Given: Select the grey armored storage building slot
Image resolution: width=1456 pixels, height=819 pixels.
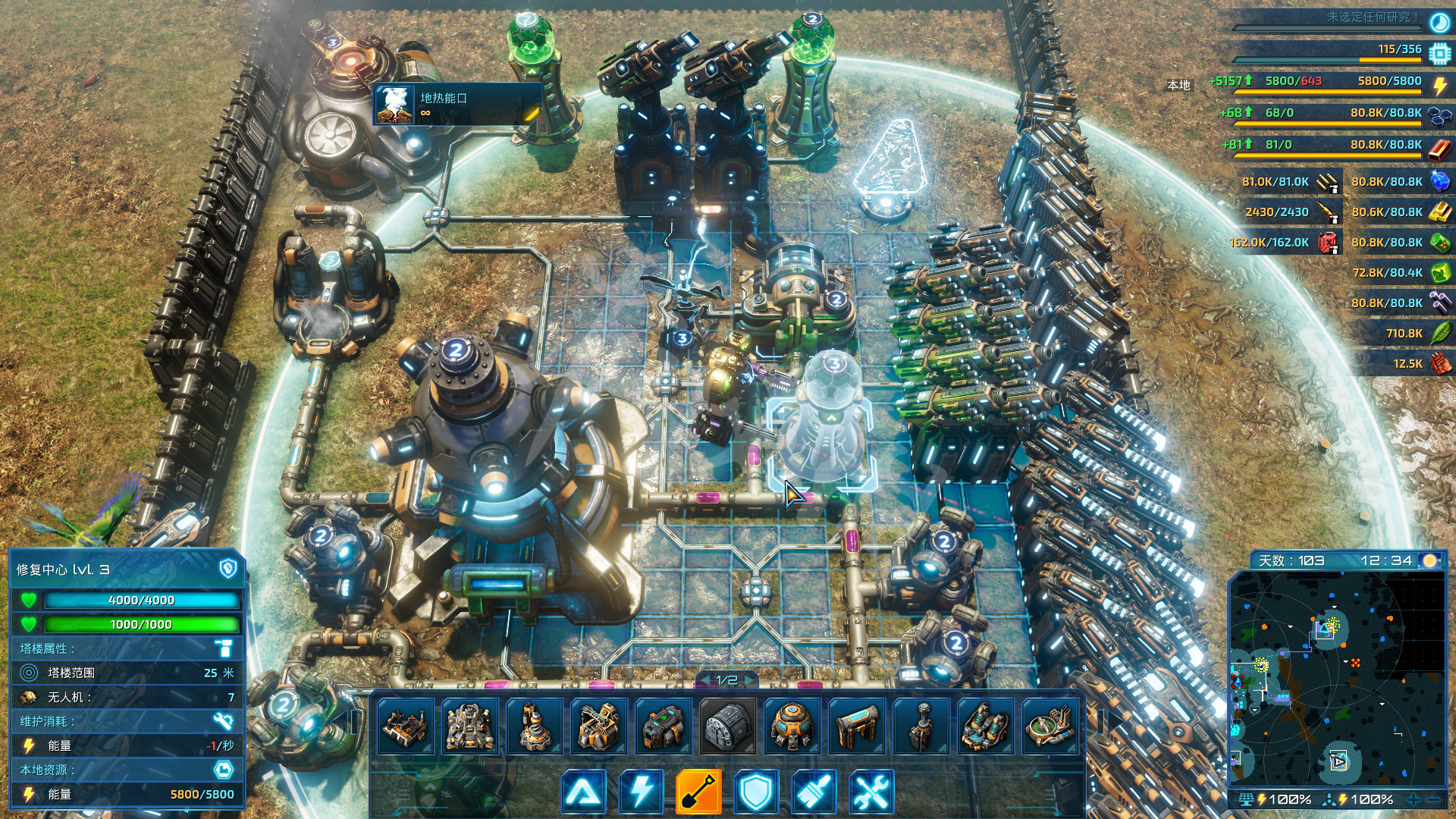Looking at the screenshot, I should click(728, 726).
